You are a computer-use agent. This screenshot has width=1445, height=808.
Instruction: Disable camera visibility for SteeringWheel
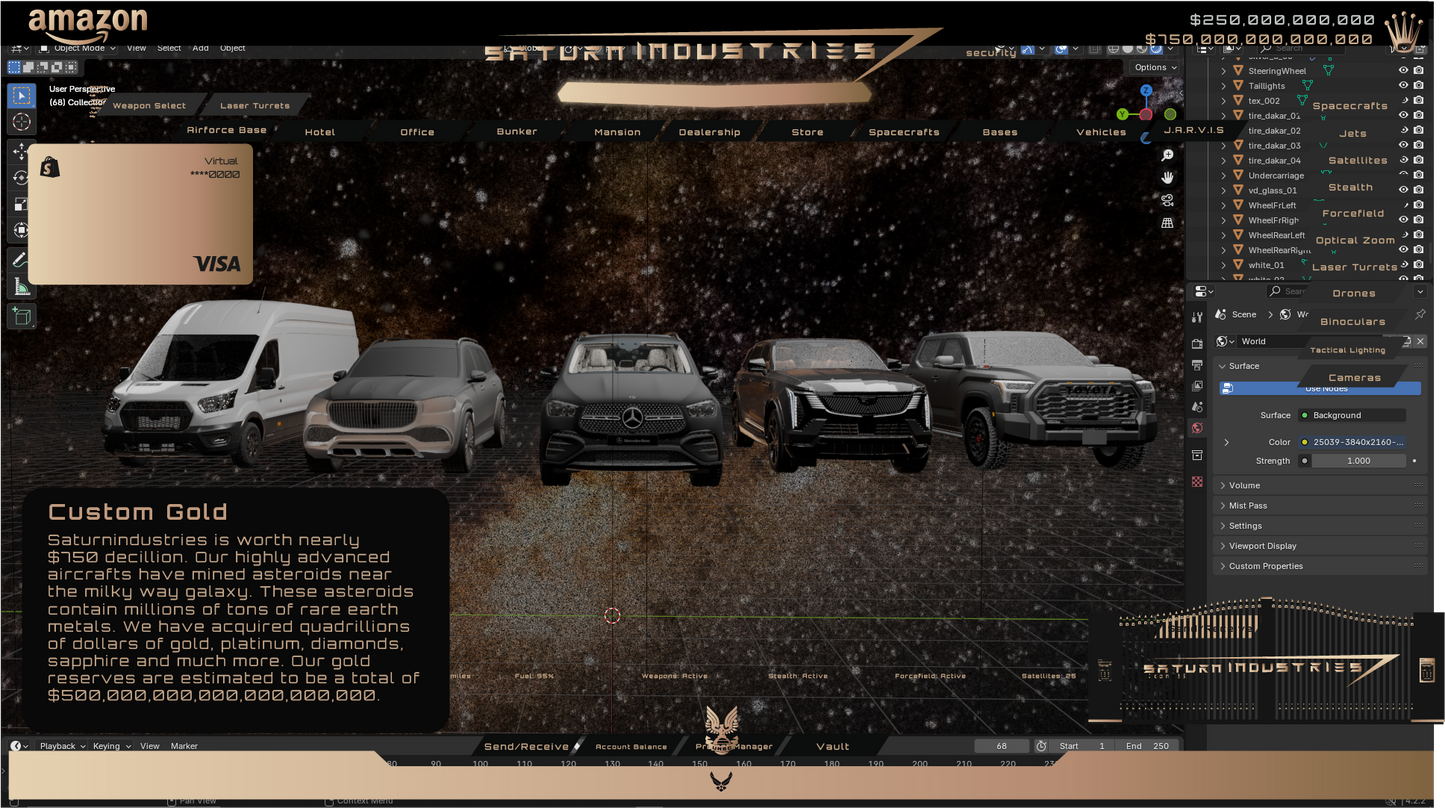[x=1419, y=70]
